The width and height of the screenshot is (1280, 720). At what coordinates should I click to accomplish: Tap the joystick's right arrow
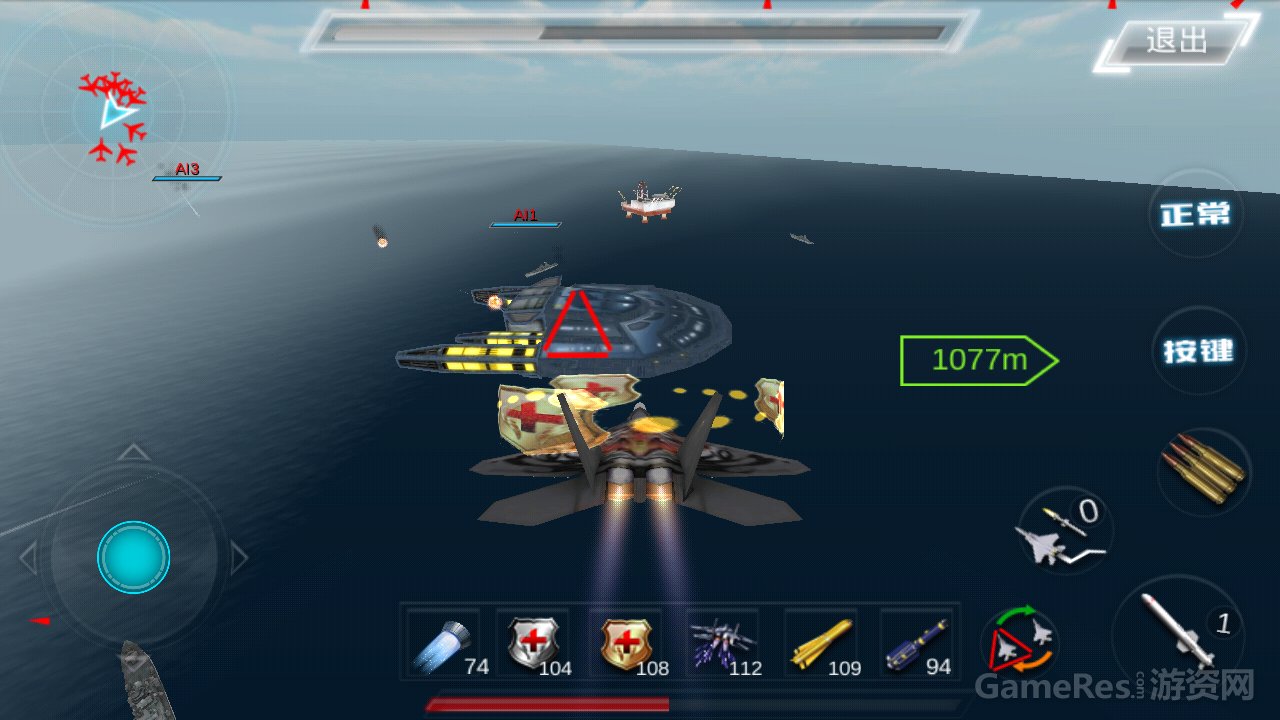(x=239, y=558)
